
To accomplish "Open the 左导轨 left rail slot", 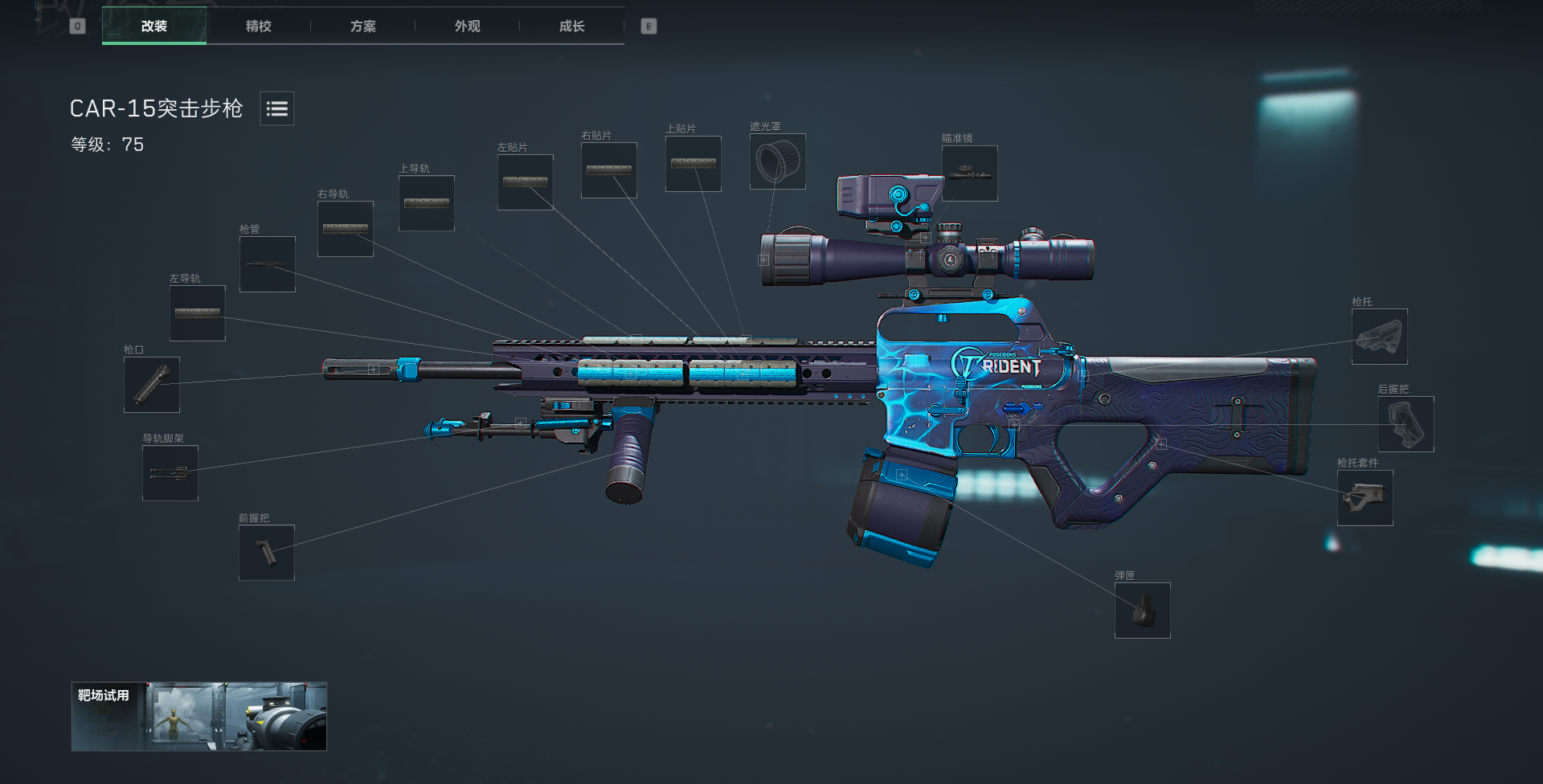I will pyautogui.click(x=198, y=313).
